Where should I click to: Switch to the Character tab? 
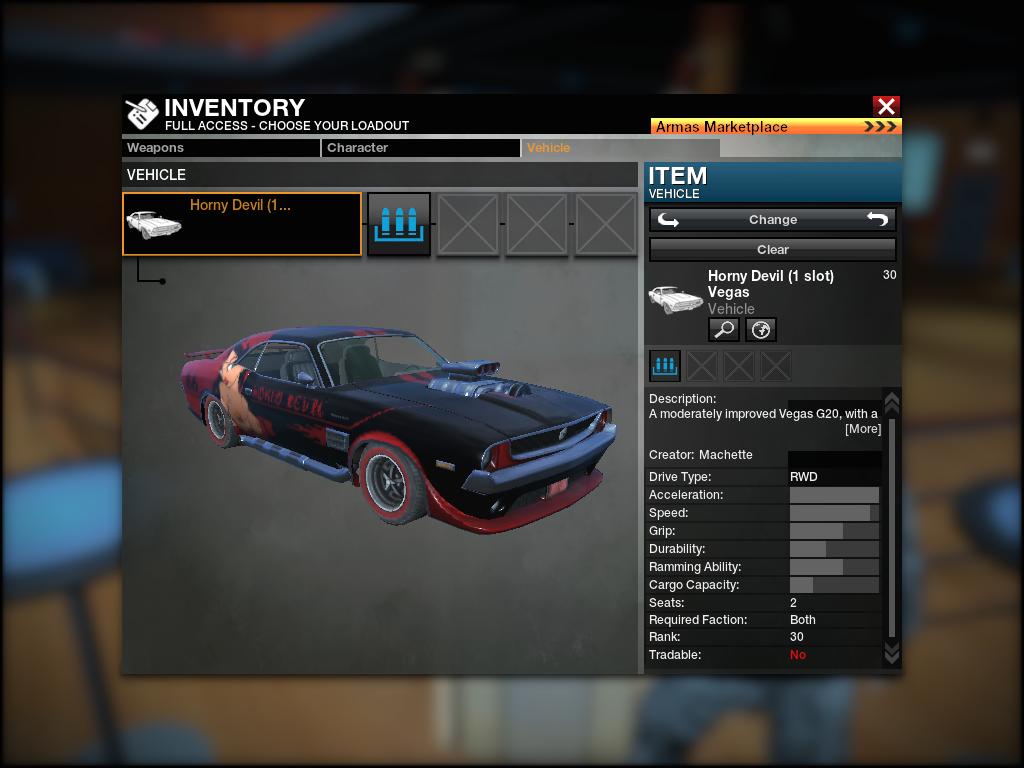pos(420,148)
